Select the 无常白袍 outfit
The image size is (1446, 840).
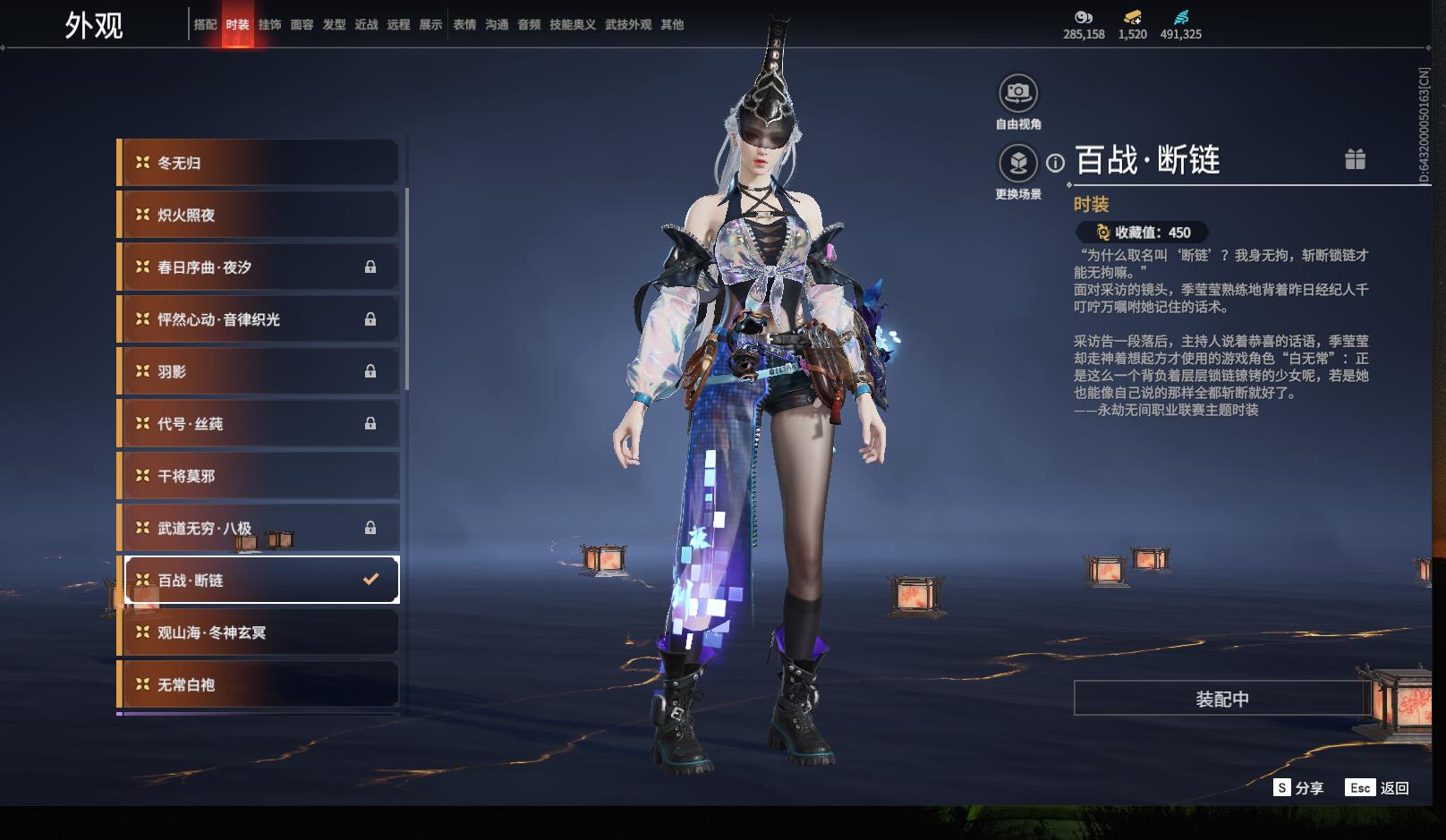(x=259, y=684)
